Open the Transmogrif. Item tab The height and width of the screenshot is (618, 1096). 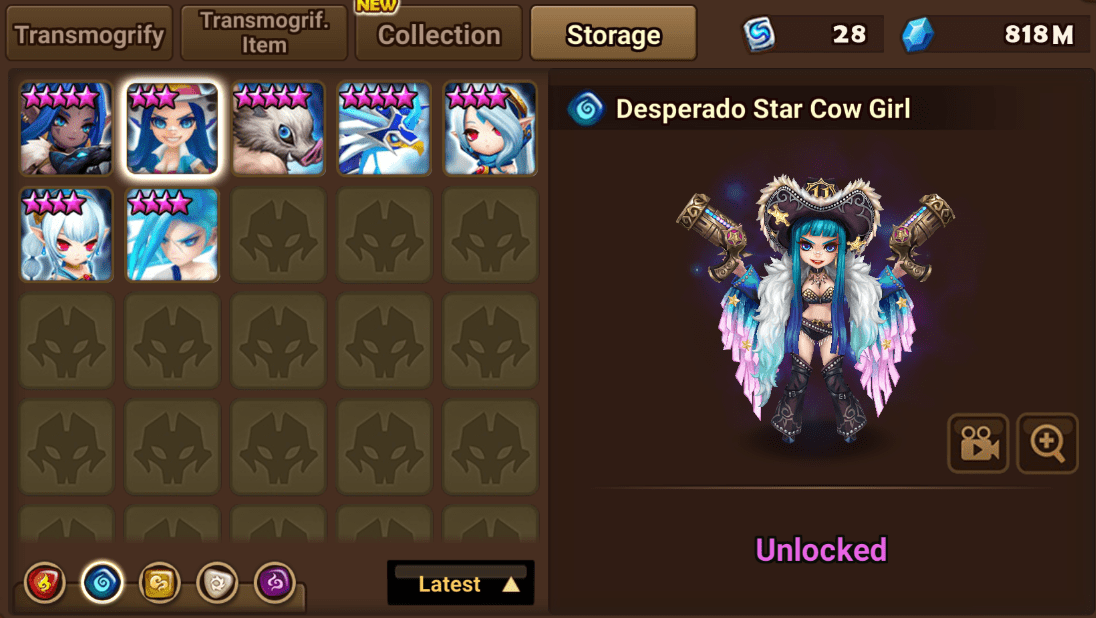pyautogui.click(x=264, y=34)
